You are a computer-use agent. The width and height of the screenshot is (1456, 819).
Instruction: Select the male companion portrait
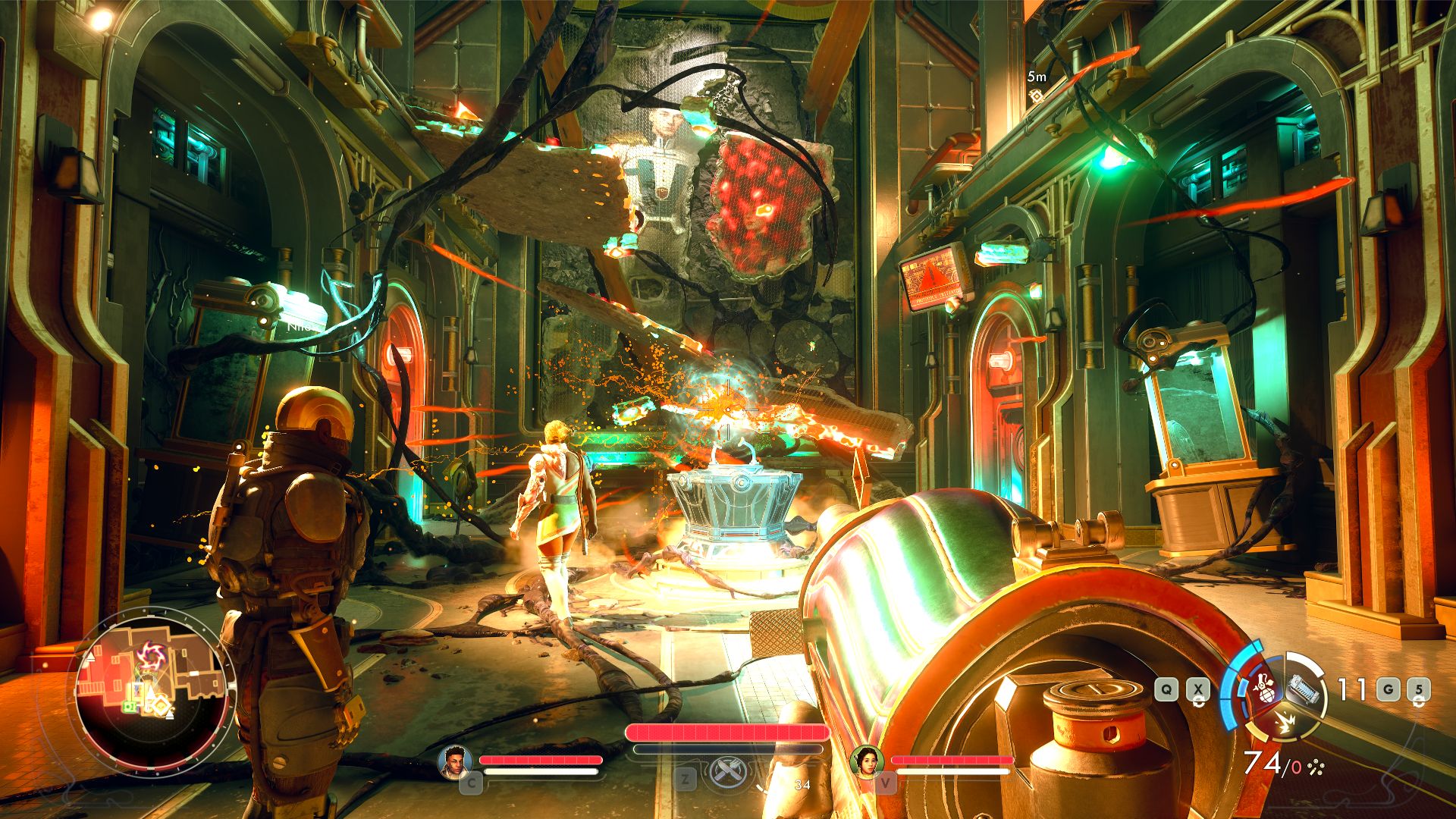tap(455, 762)
